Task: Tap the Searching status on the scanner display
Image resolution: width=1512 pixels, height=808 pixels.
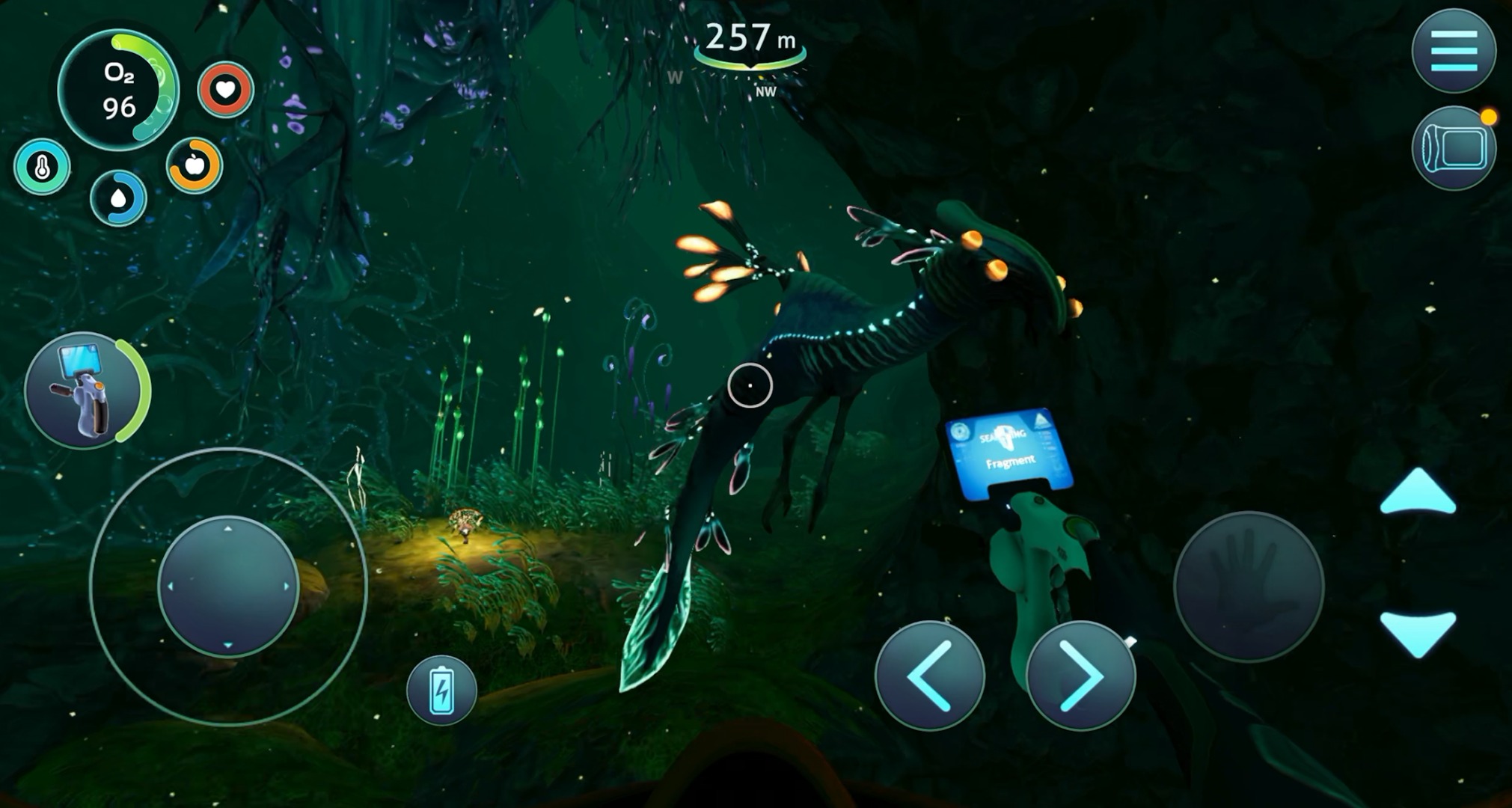Action: tap(1003, 434)
